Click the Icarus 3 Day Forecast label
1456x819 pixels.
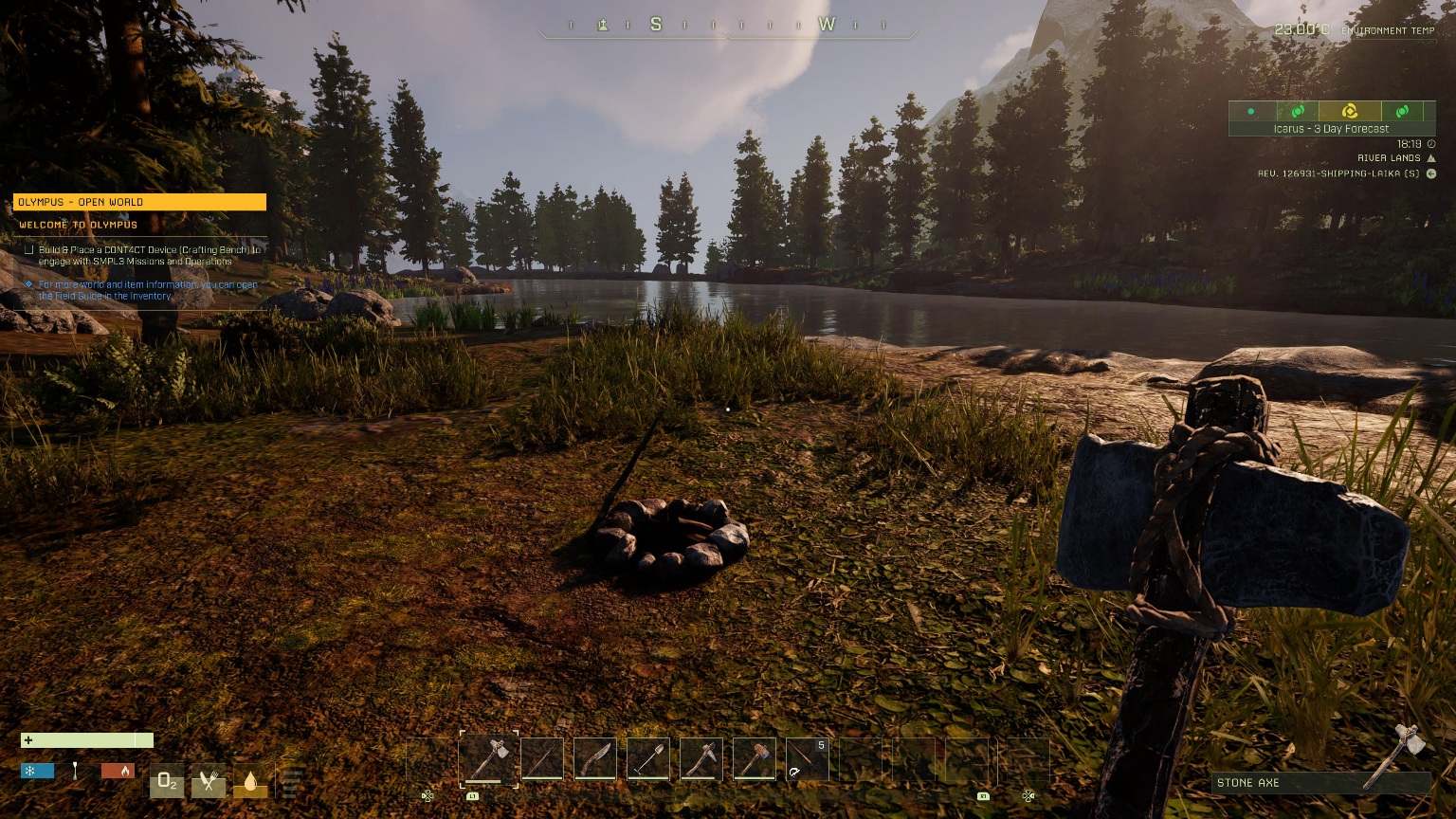point(1331,129)
